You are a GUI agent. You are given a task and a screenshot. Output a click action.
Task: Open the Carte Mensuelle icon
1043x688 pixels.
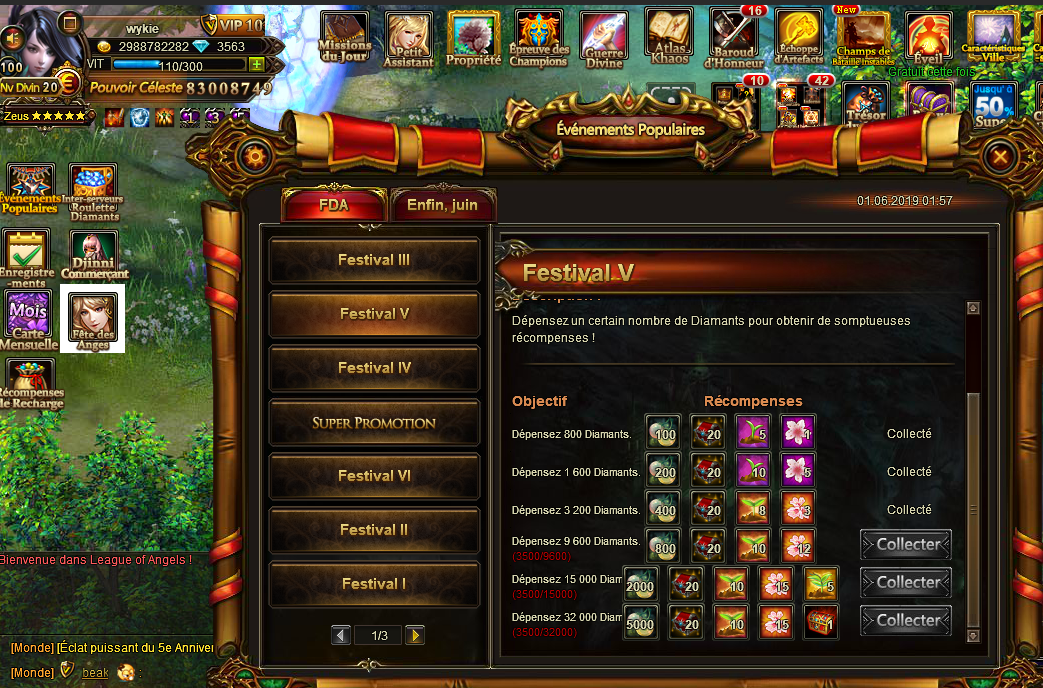coord(28,318)
